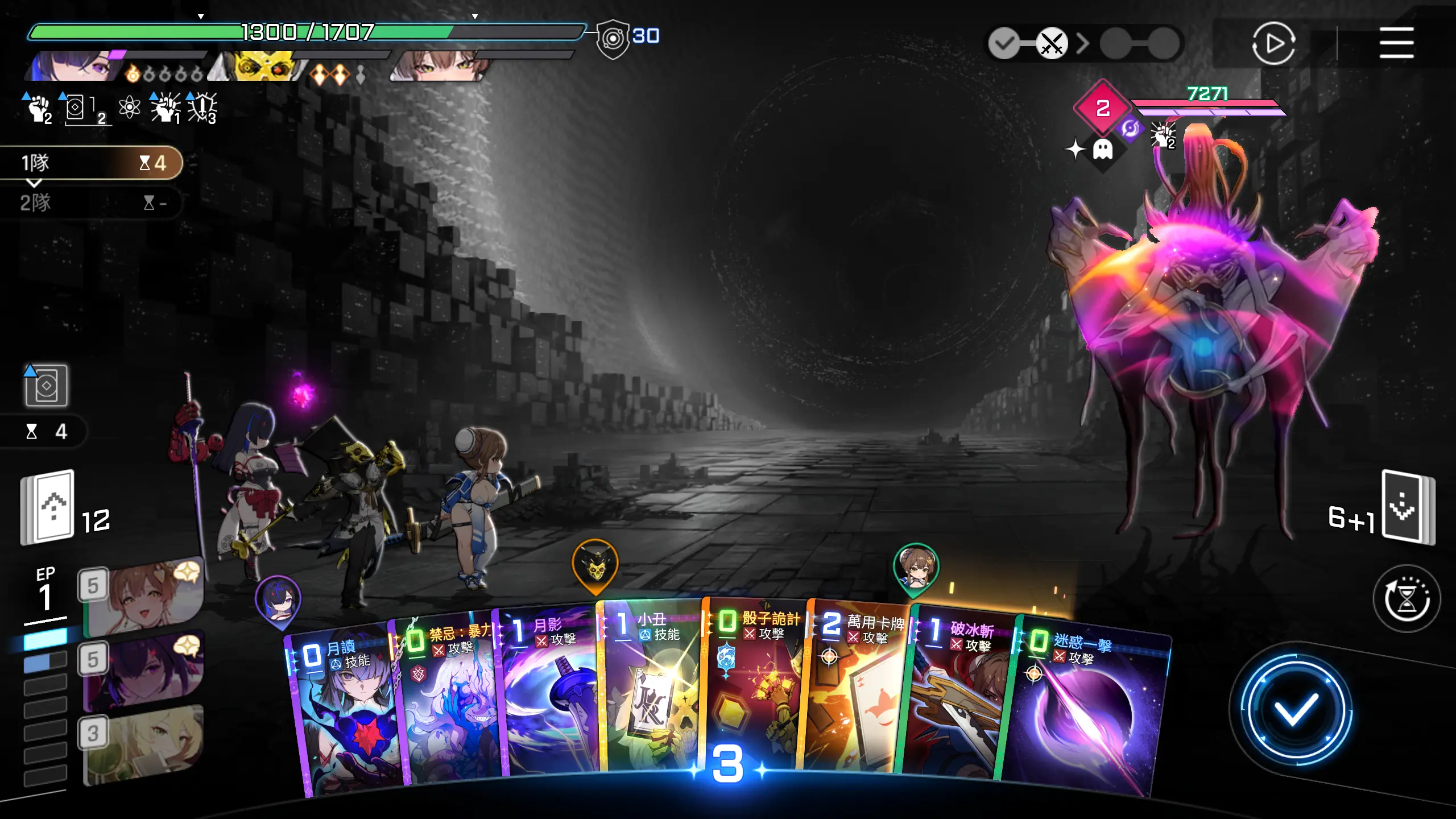Inspect the enemy's ghost status icon
Viewport: 1456px width, 819px height.
point(1102,150)
